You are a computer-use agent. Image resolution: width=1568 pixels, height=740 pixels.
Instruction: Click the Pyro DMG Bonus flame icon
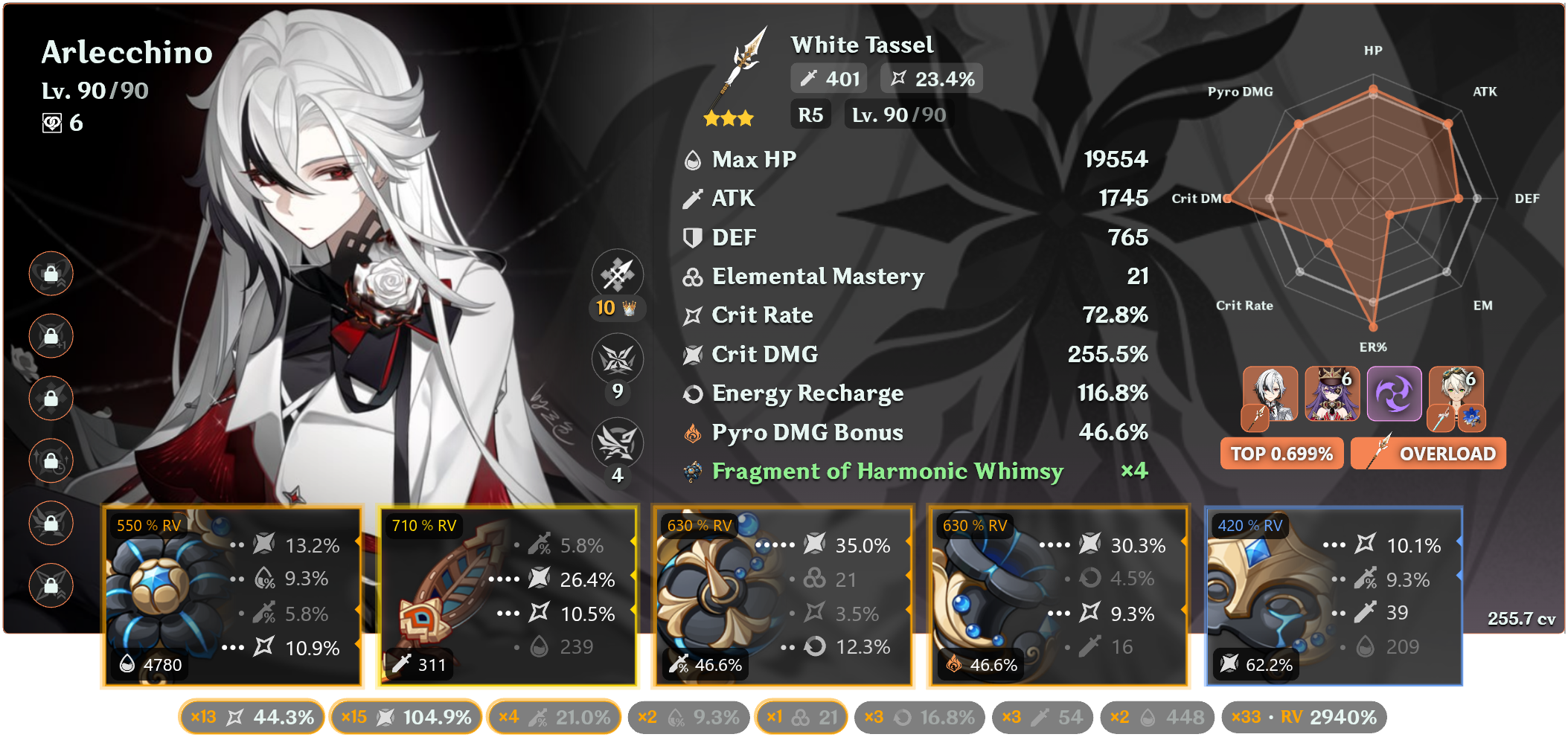(694, 431)
